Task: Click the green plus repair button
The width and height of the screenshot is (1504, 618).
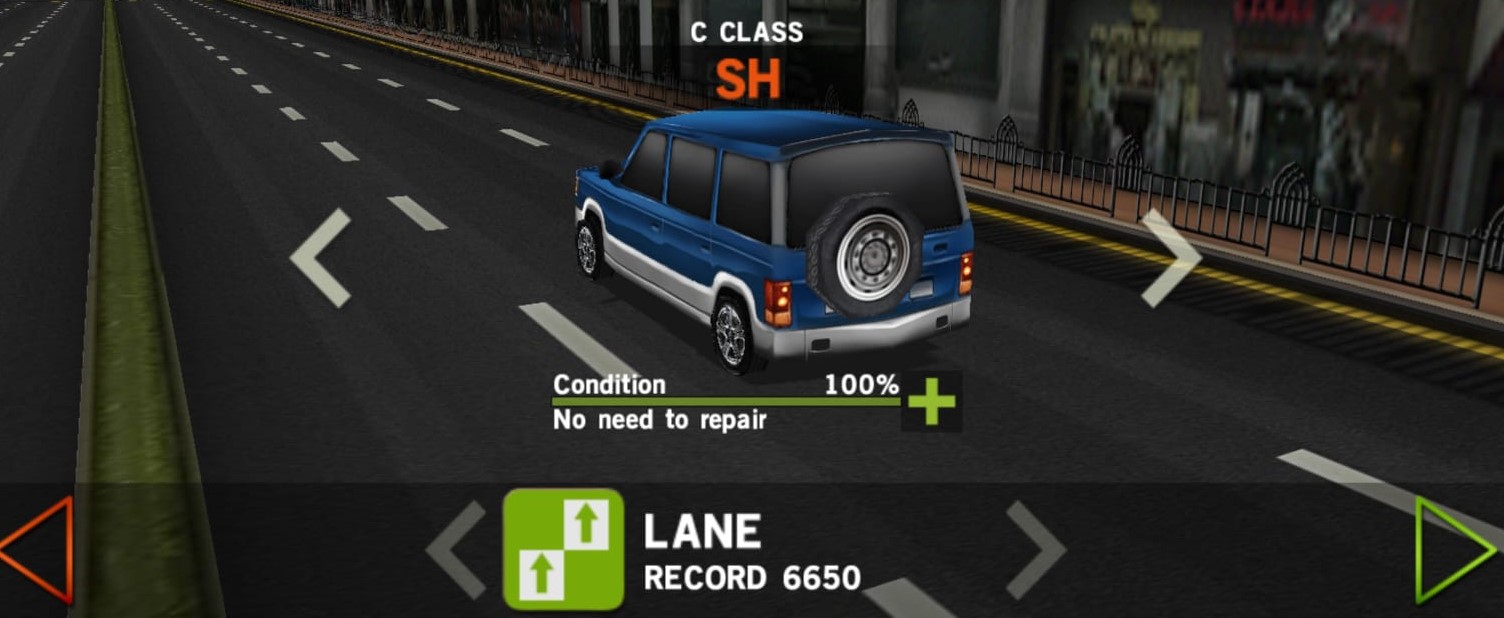Action: click(931, 402)
